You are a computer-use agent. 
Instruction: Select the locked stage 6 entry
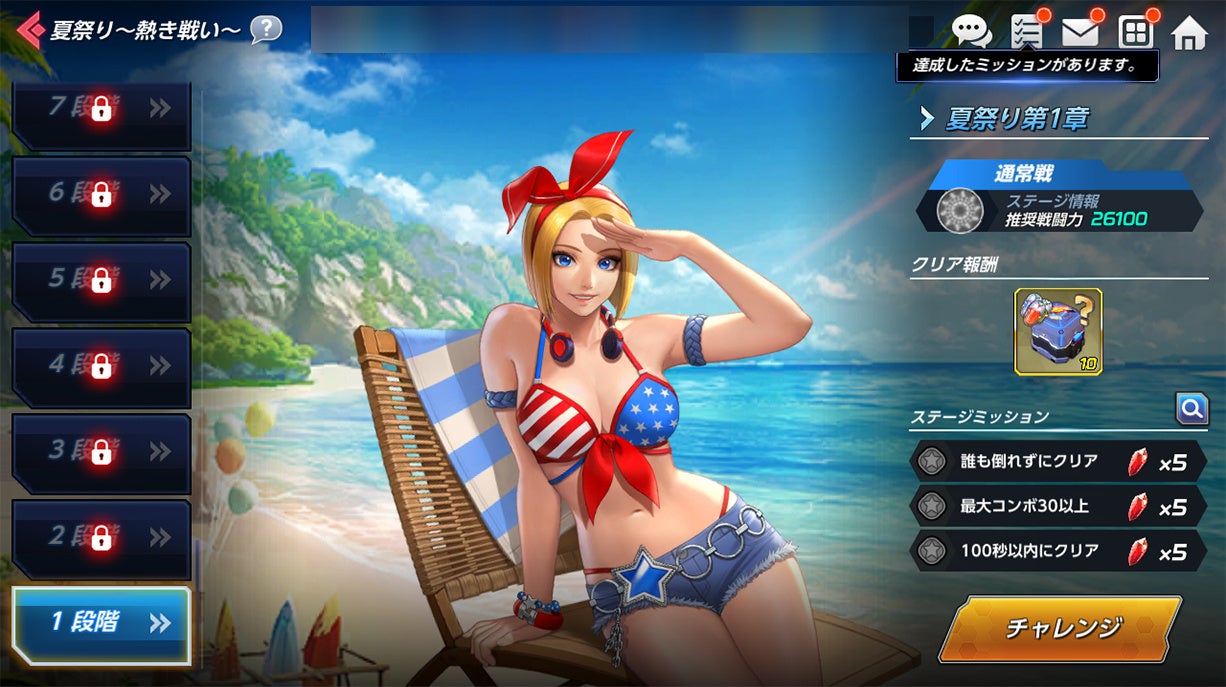pyautogui.click(x=101, y=195)
